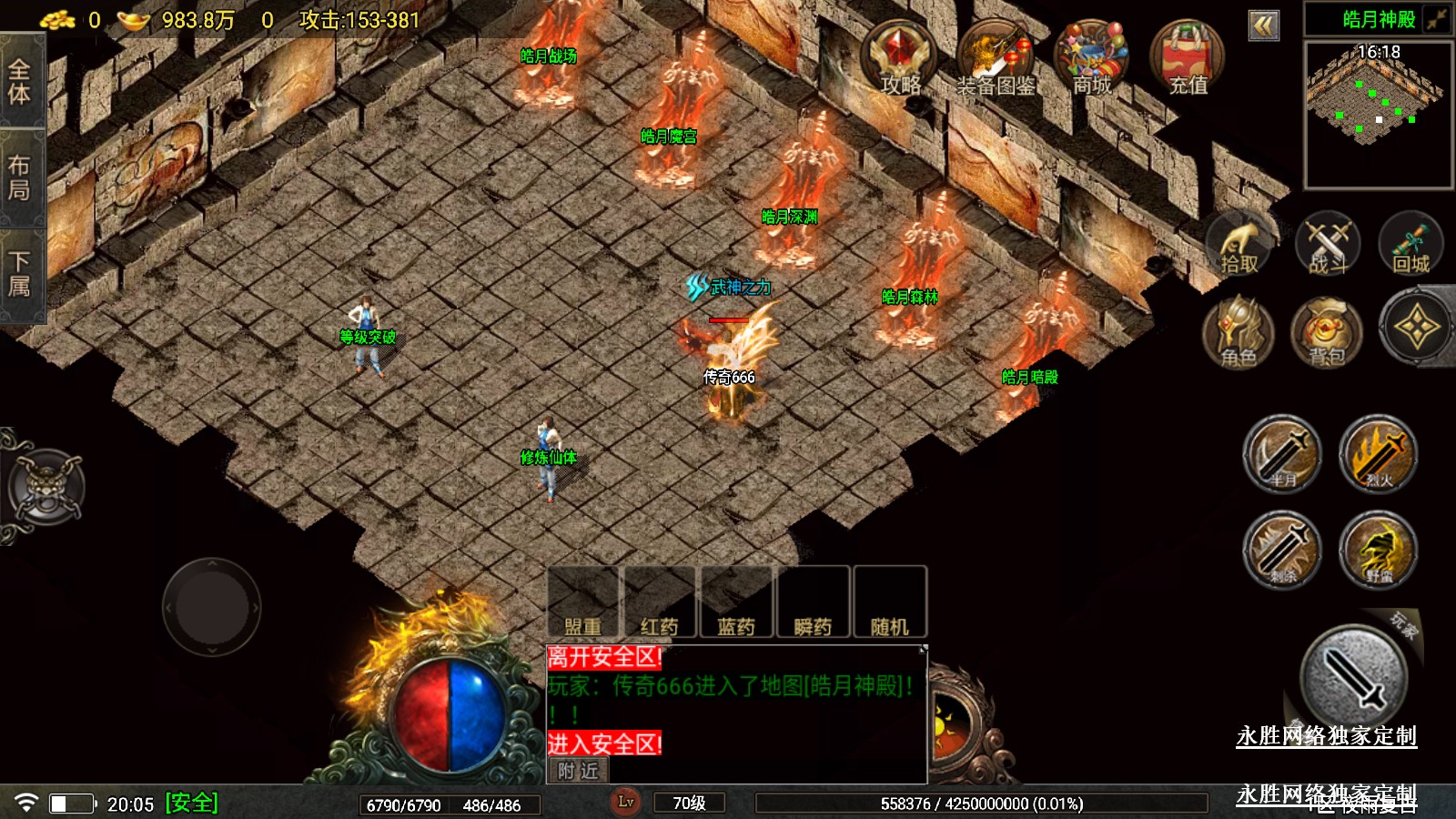Select the 随机 random teleport slot

tap(890, 602)
